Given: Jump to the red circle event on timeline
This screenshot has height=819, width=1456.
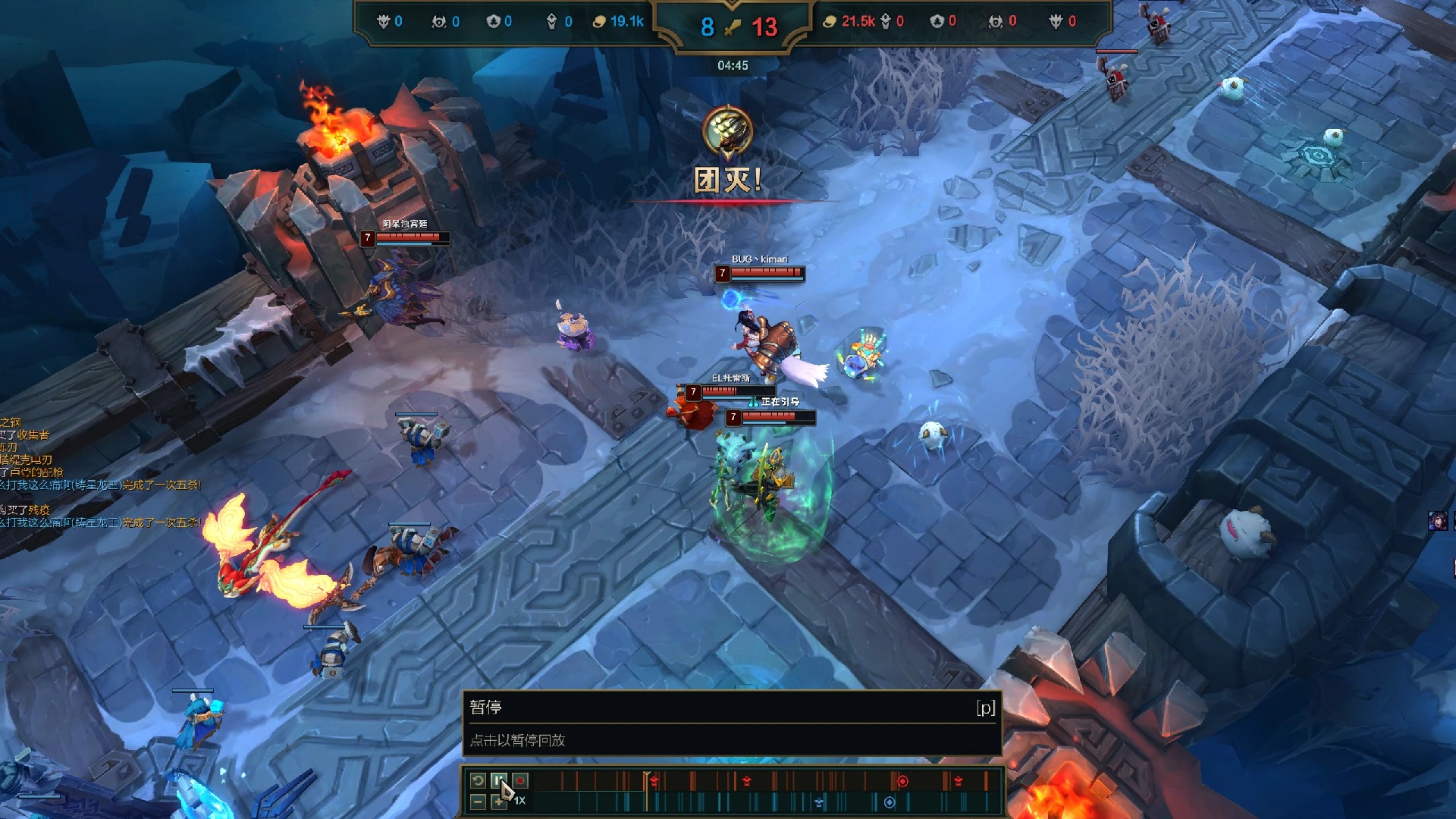Looking at the screenshot, I should pos(902,781).
